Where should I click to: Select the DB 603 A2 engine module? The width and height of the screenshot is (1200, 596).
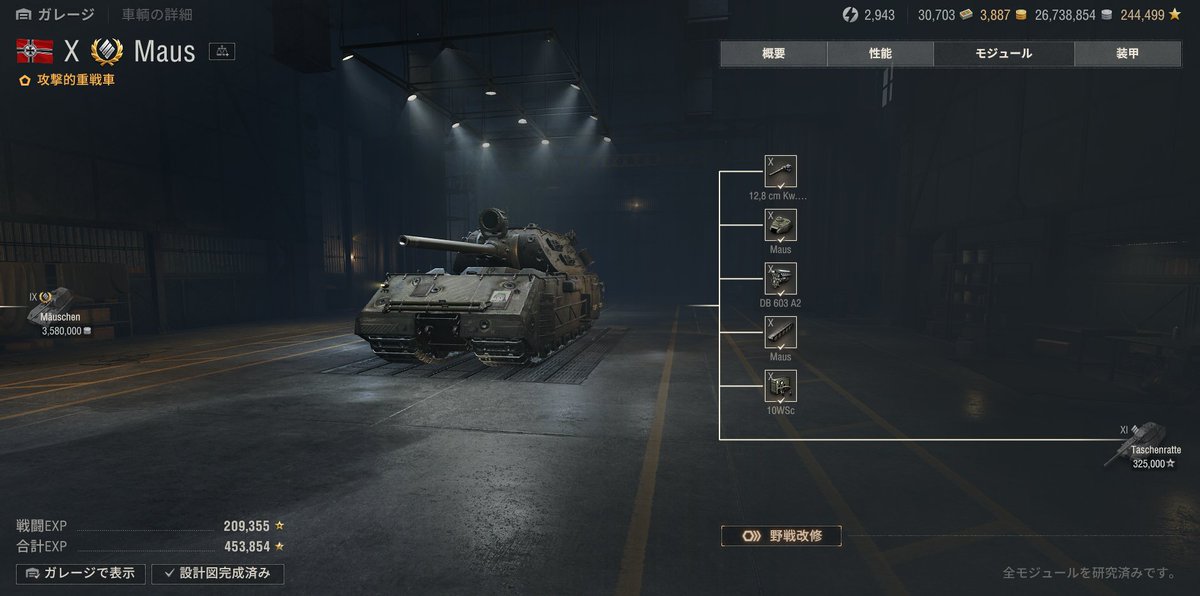(x=780, y=279)
